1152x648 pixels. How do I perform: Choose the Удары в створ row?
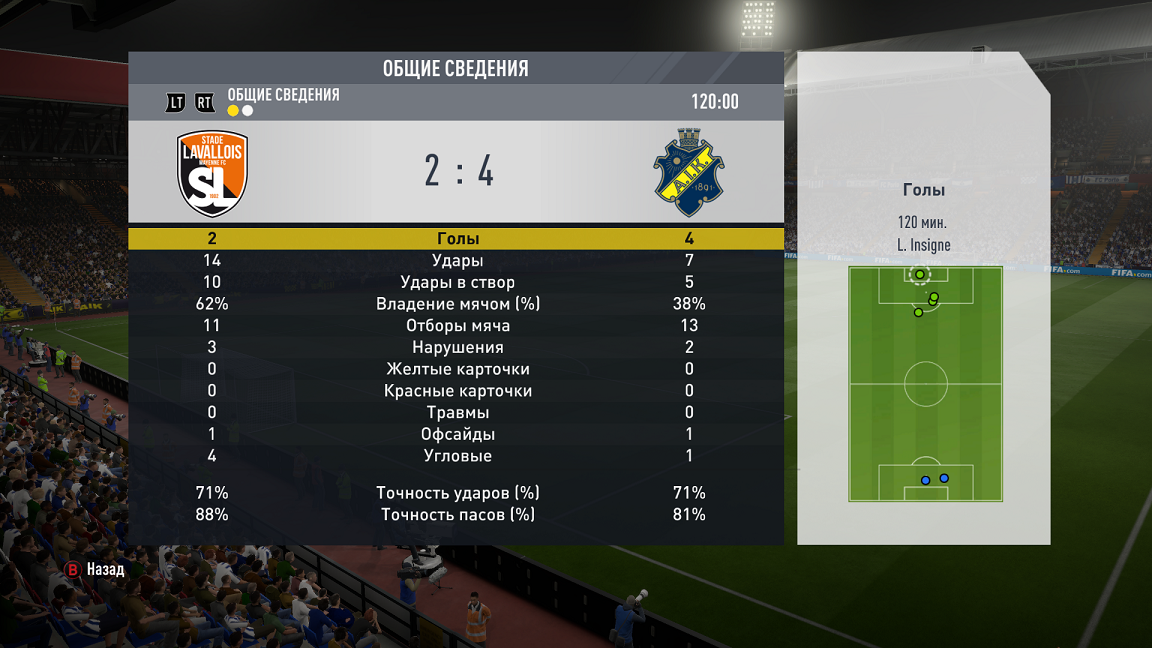pyautogui.click(x=457, y=282)
